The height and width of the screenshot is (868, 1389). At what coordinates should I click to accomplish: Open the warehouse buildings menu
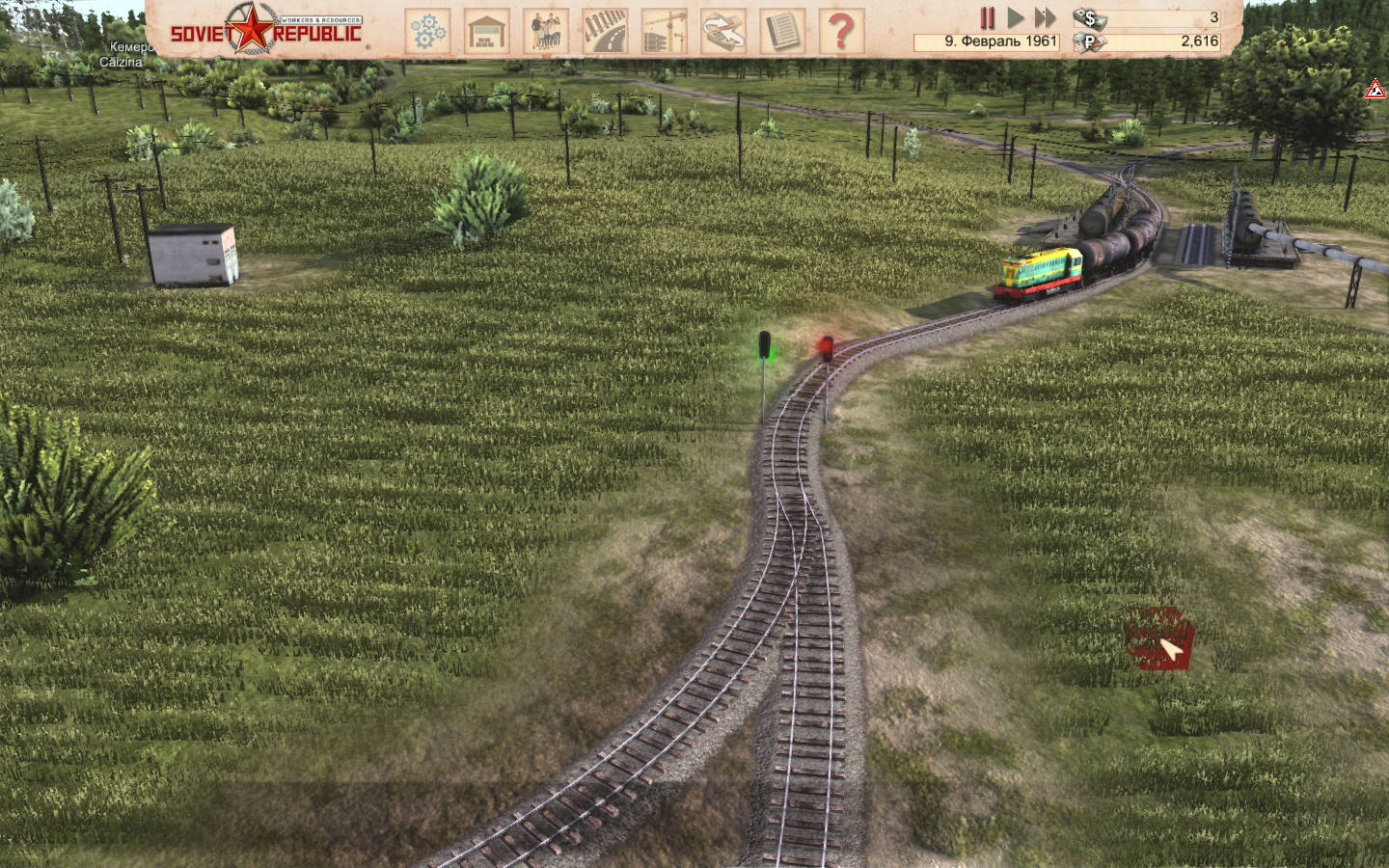click(487, 31)
